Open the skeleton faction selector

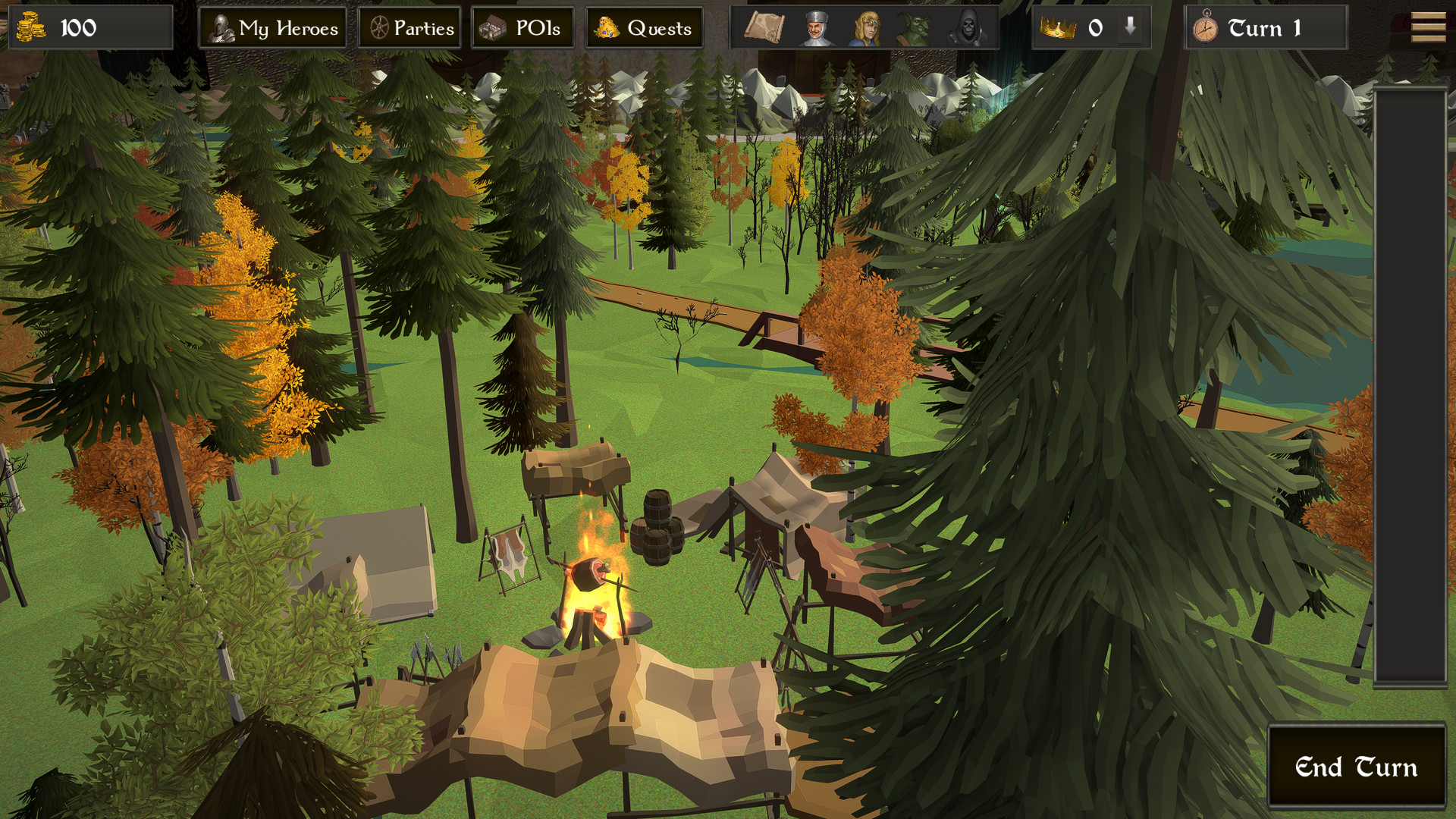968,28
